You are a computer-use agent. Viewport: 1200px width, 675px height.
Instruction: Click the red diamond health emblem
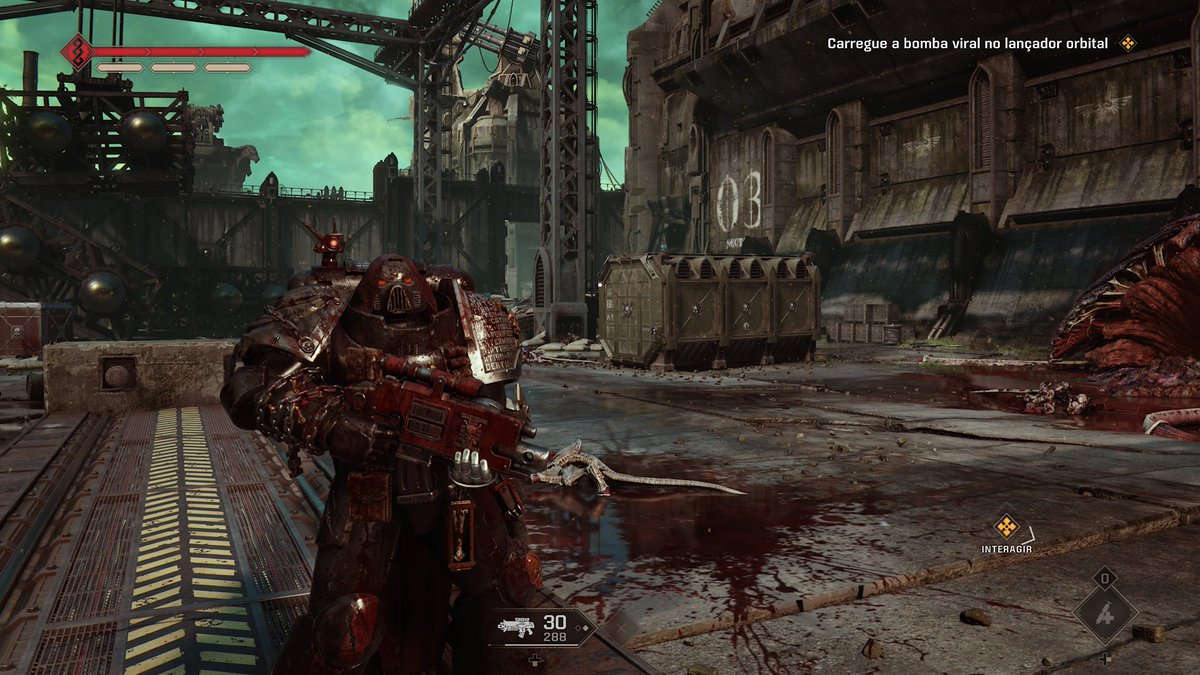tap(76, 51)
